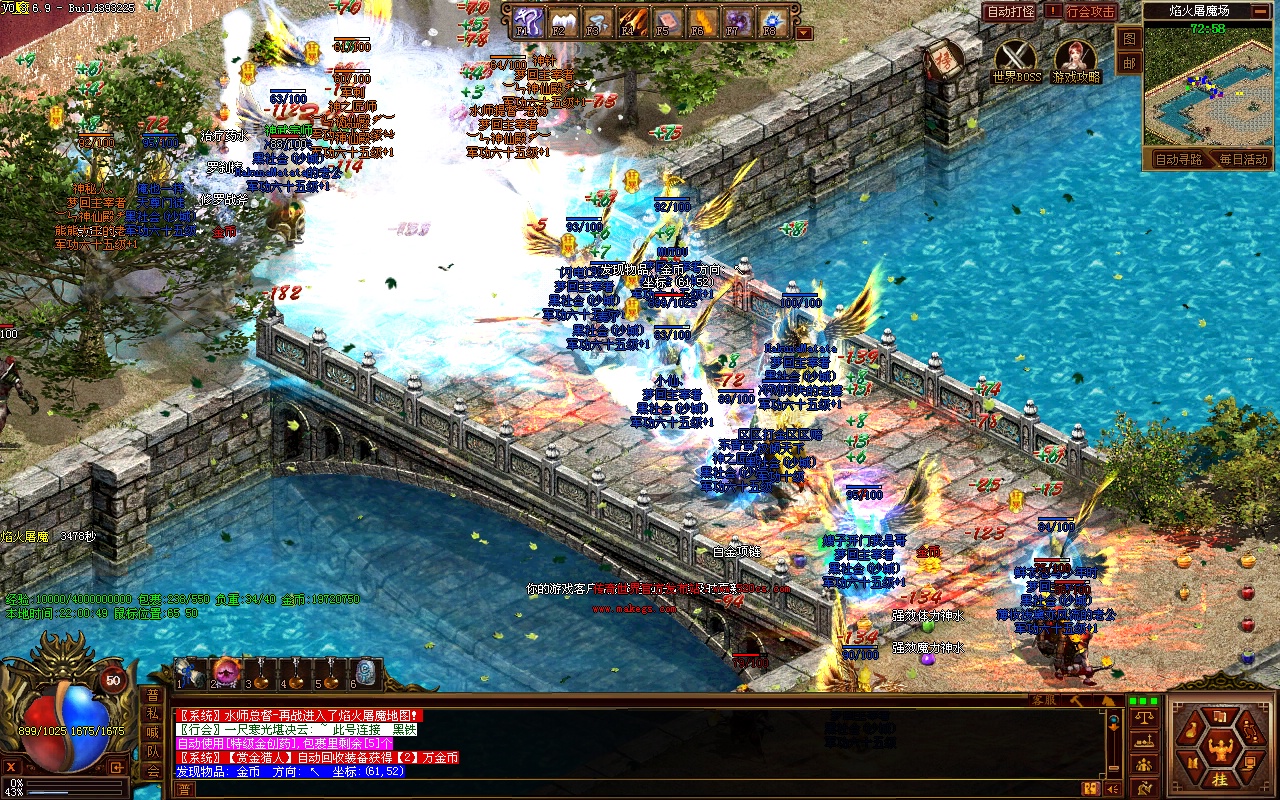Use the scroll item in belt slot 1
This screenshot has width=1280, height=800.
189,672
